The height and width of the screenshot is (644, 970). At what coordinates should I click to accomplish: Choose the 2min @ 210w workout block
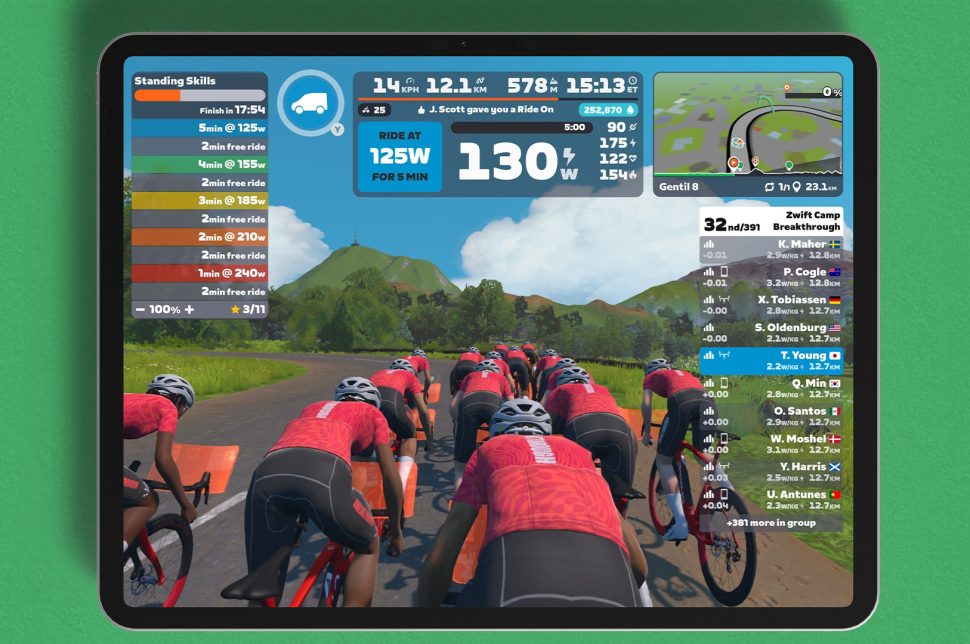pyautogui.click(x=200, y=237)
